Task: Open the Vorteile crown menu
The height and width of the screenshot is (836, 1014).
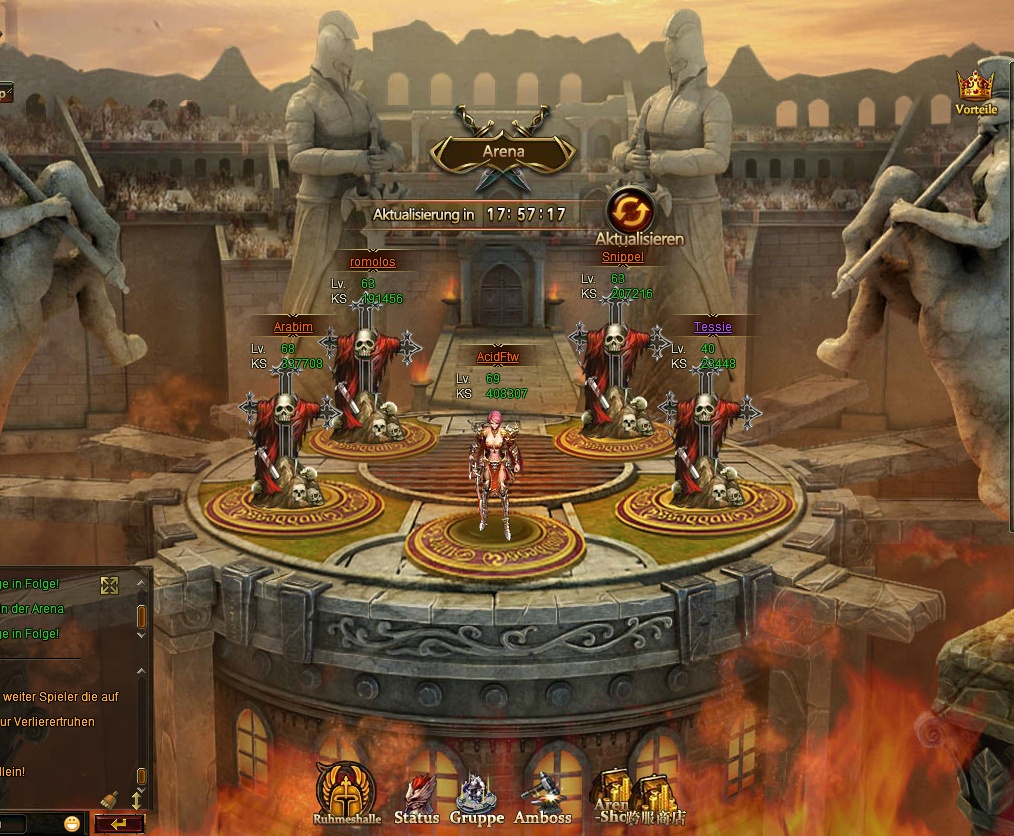Action: (975, 89)
